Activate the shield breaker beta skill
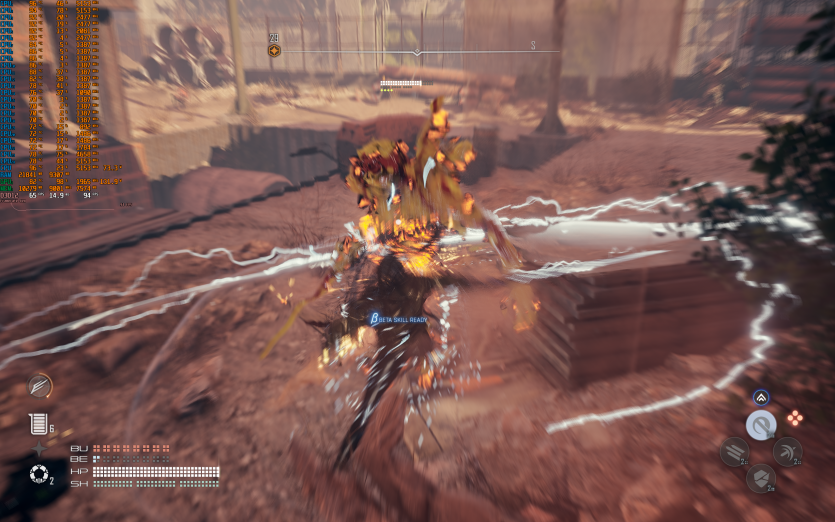 [761, 478]
